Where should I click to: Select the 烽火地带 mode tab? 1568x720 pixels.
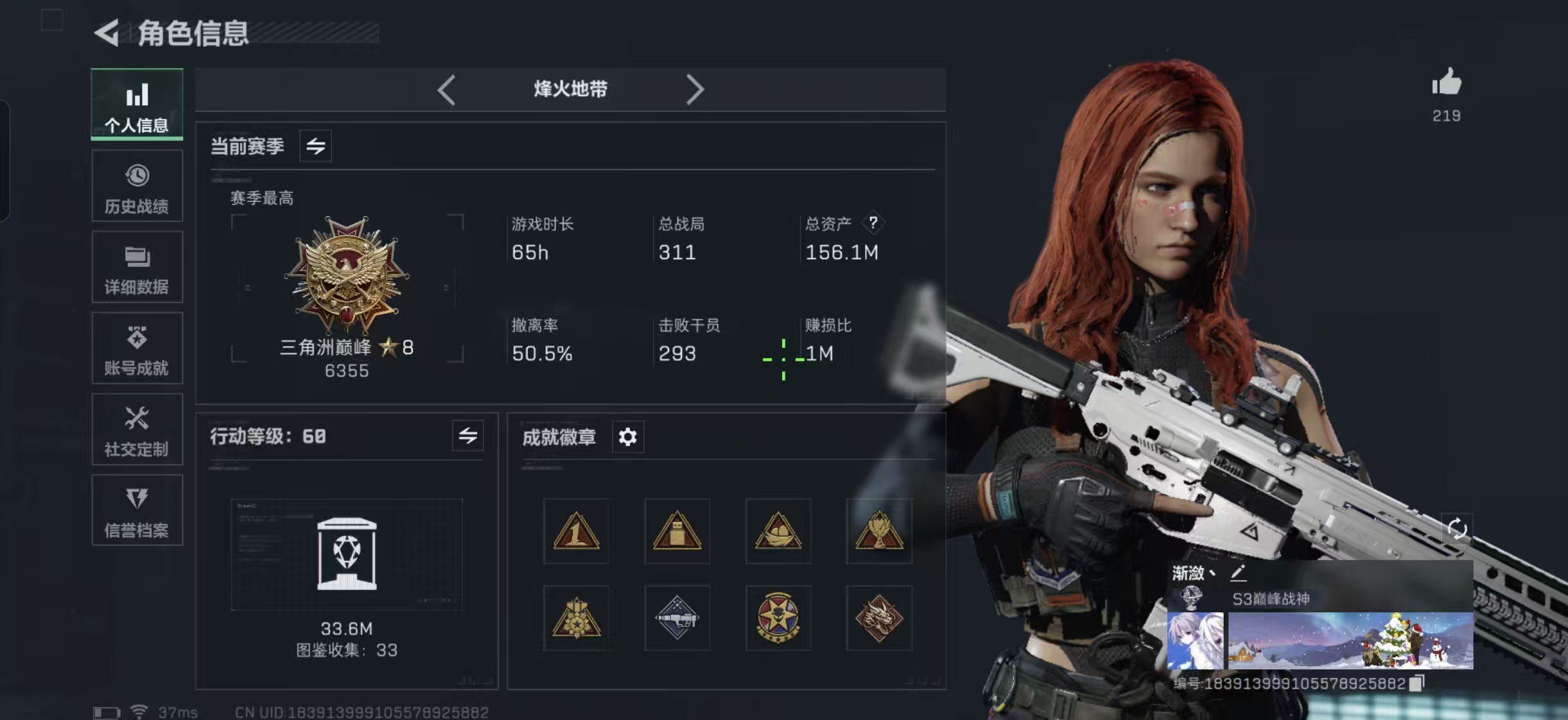tap(570, 90)
